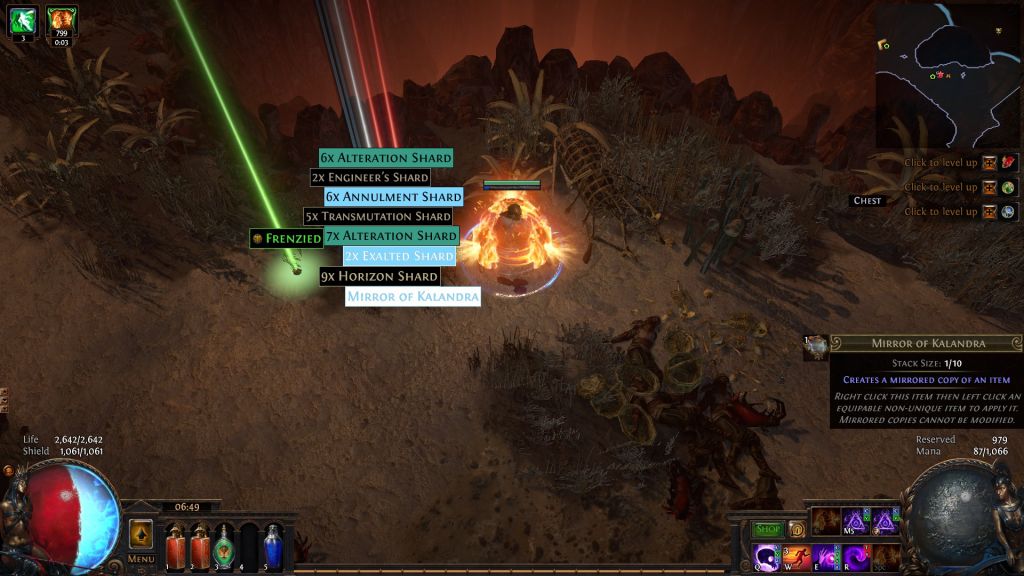
Task: Collect the 2x Engineer's Shard label
Action: 370,177
